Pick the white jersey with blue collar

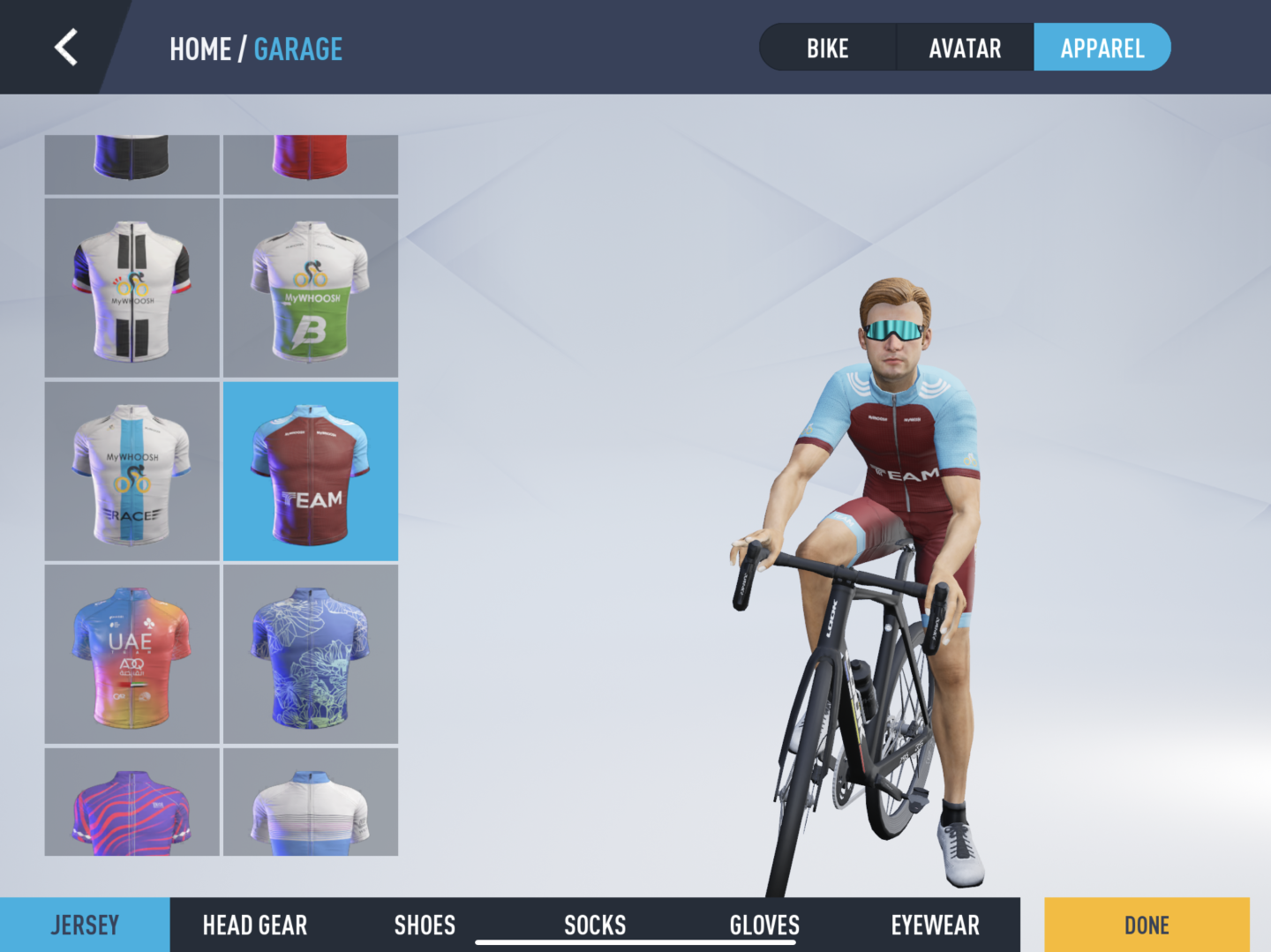tap(311, 805)
